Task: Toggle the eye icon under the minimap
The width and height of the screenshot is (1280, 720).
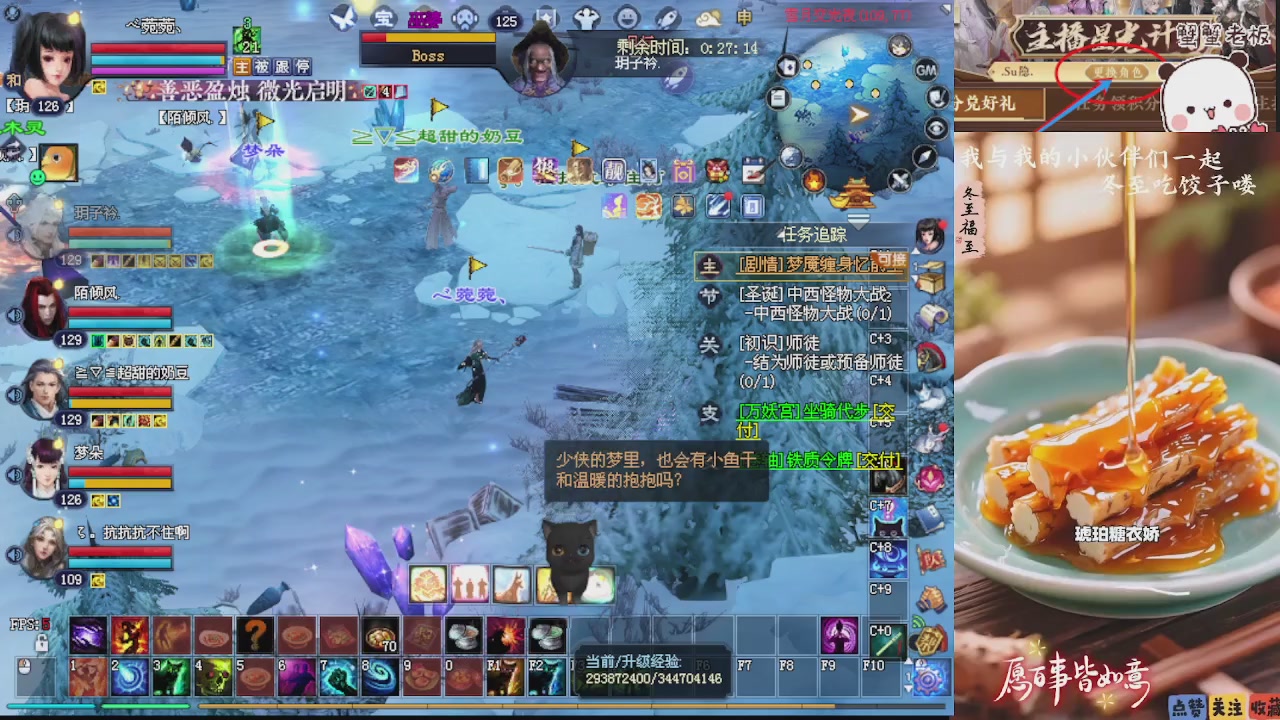Action: [936, 127]
